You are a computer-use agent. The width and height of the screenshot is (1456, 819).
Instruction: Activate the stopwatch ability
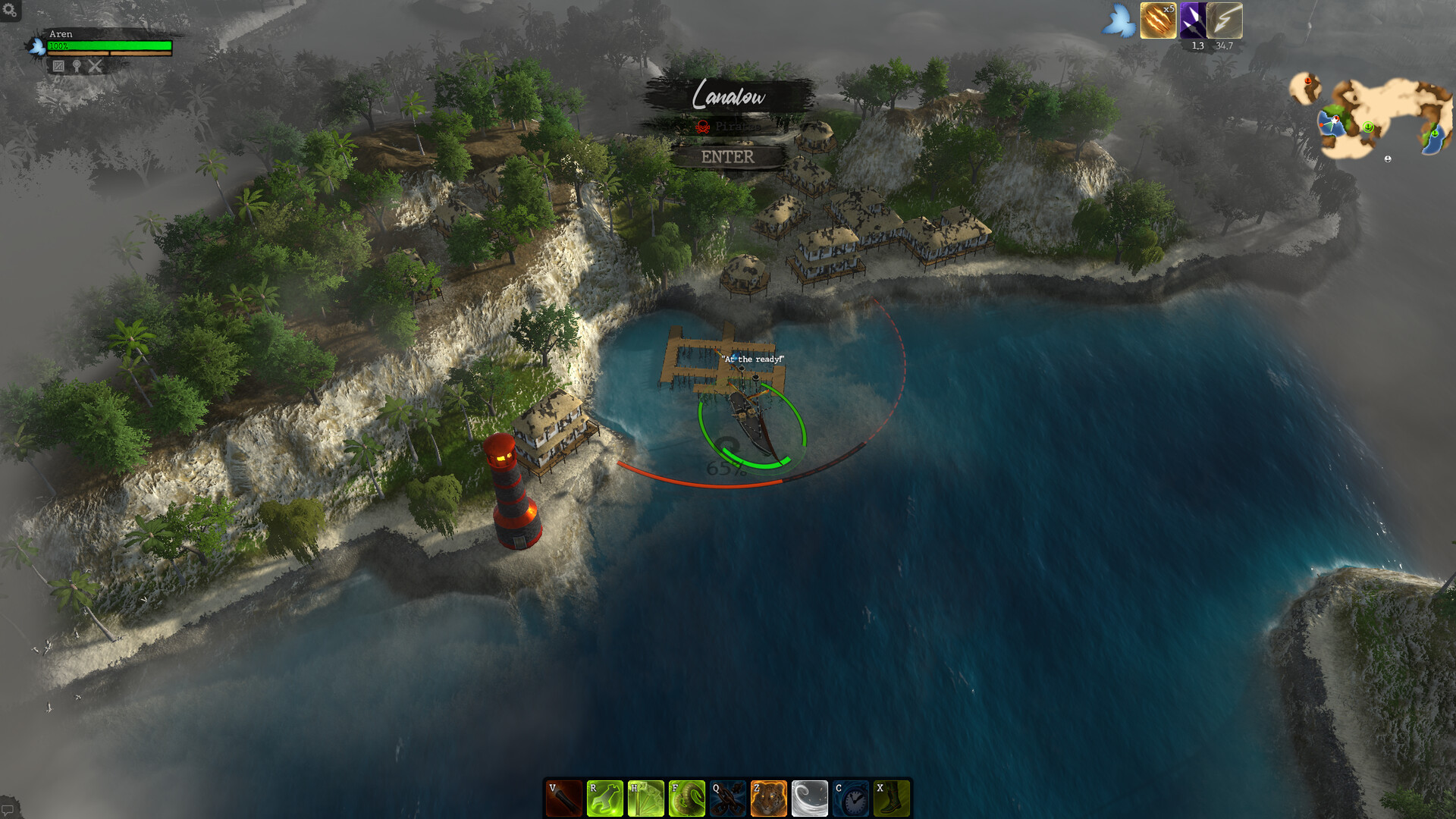tap(851, 799)
